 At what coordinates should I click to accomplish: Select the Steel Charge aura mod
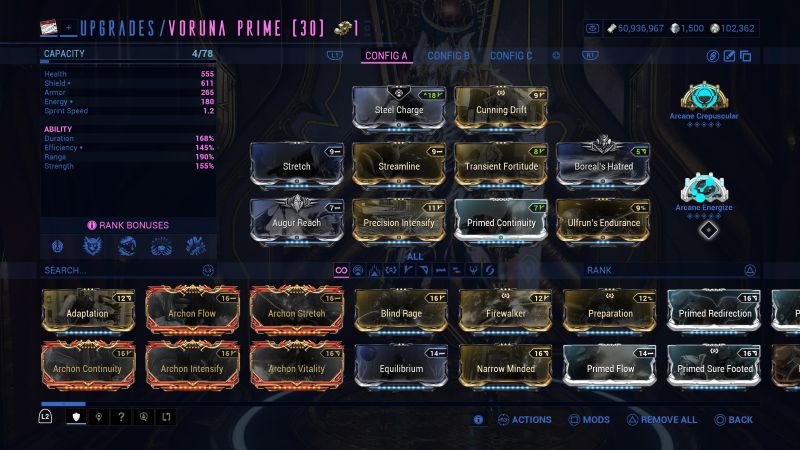(398, 109)
